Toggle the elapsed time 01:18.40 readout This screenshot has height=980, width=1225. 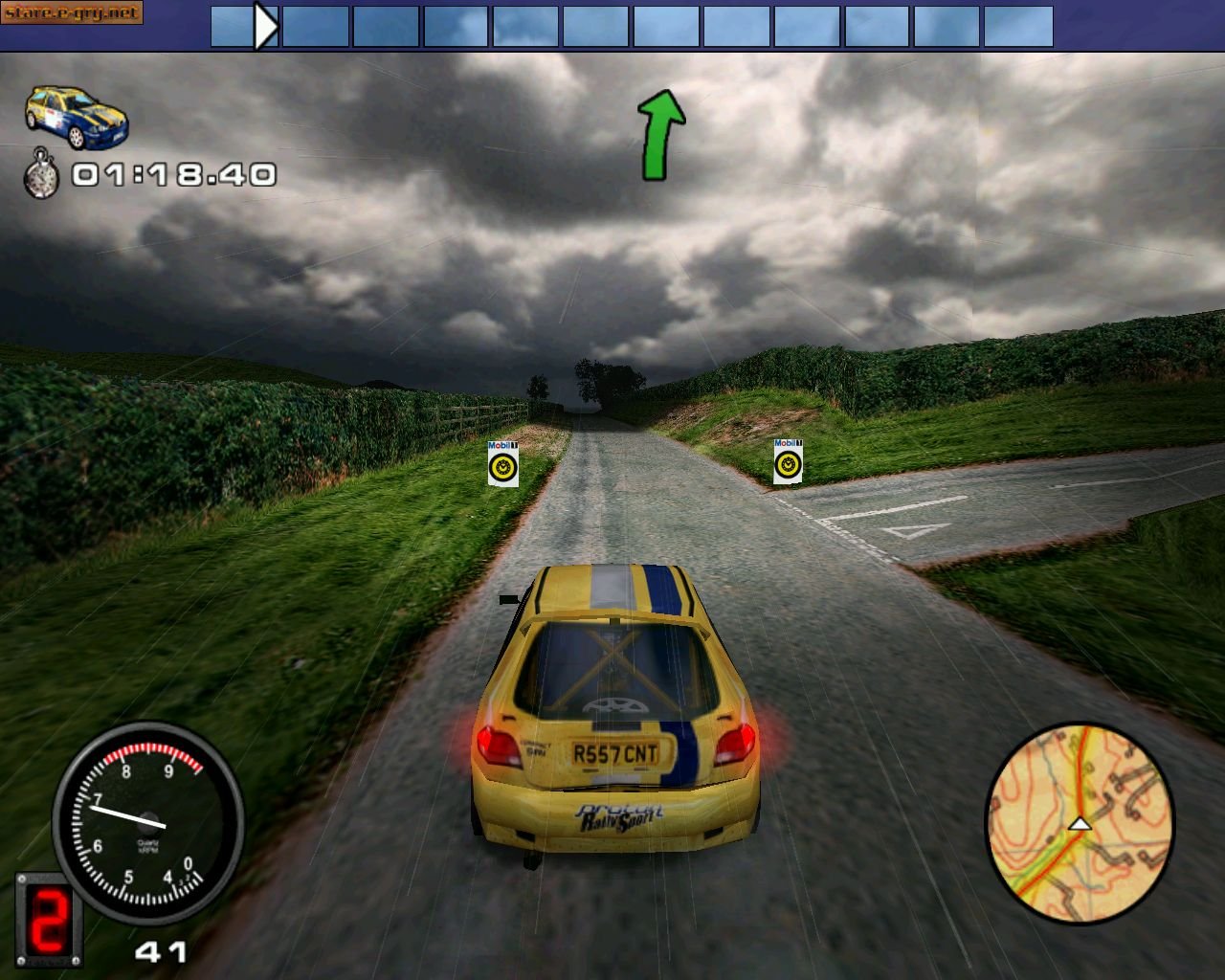click(x=172, y=174)
